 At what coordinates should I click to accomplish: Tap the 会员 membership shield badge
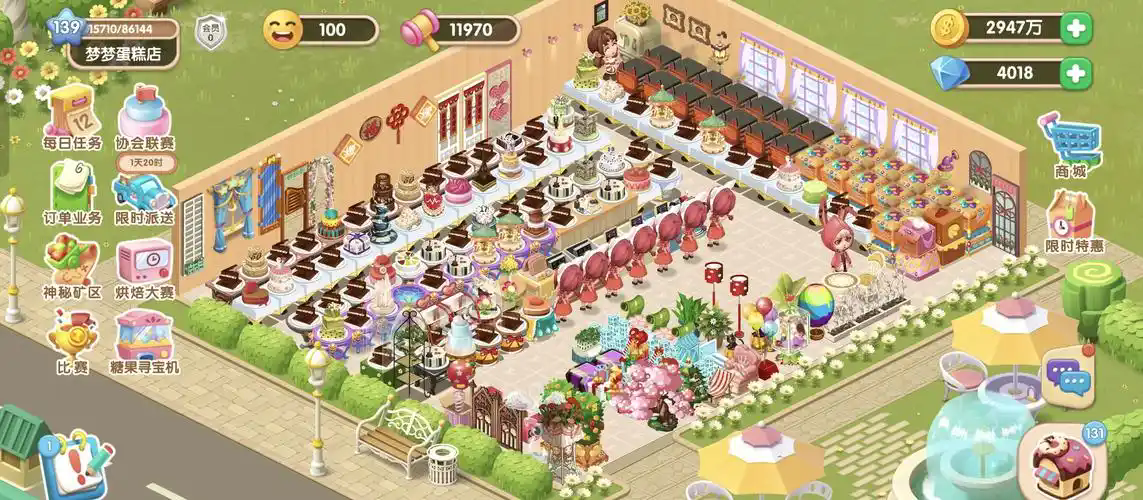[x=210, y=31]
